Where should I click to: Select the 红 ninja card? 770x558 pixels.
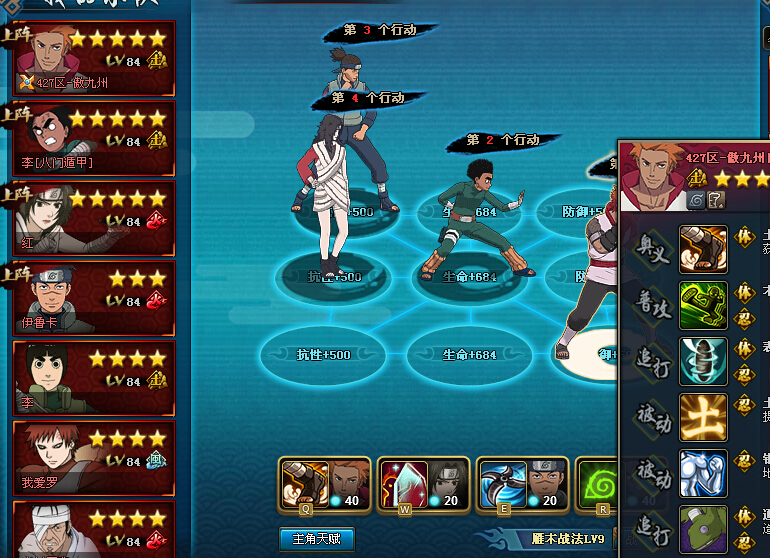click(94, 217)
